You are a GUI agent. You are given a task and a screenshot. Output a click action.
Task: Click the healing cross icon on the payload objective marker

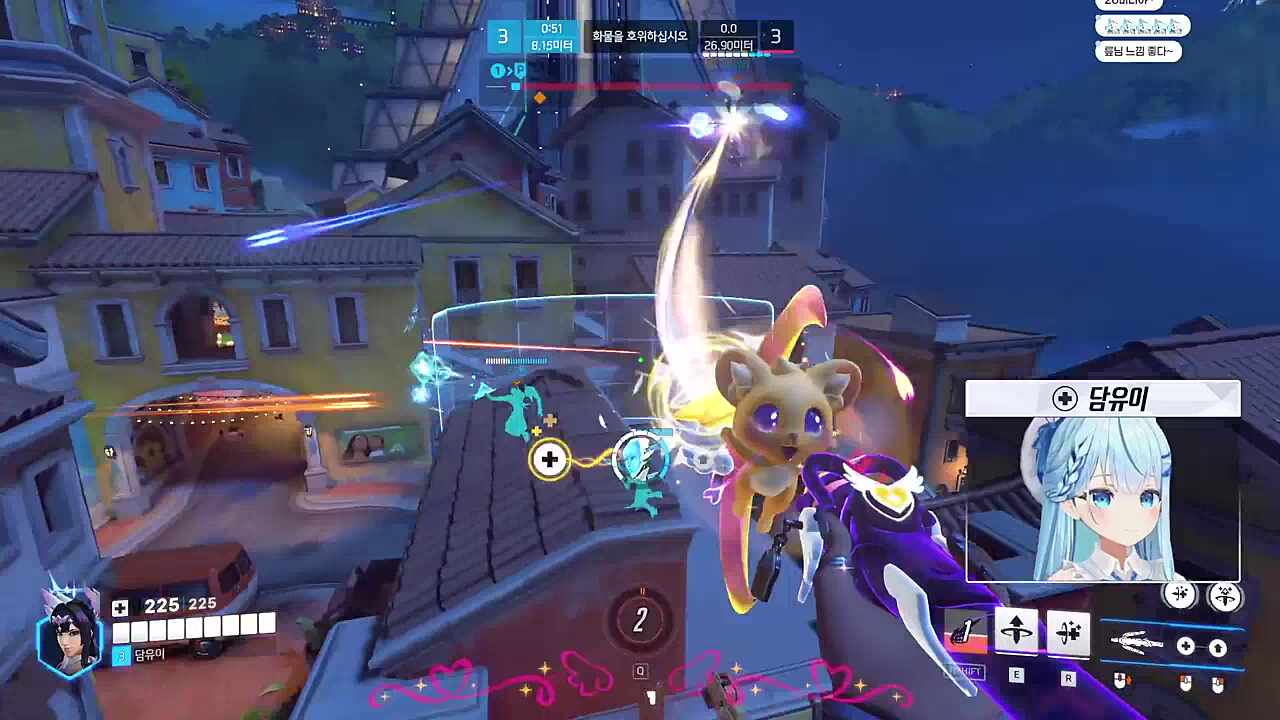tap(549, 460)
